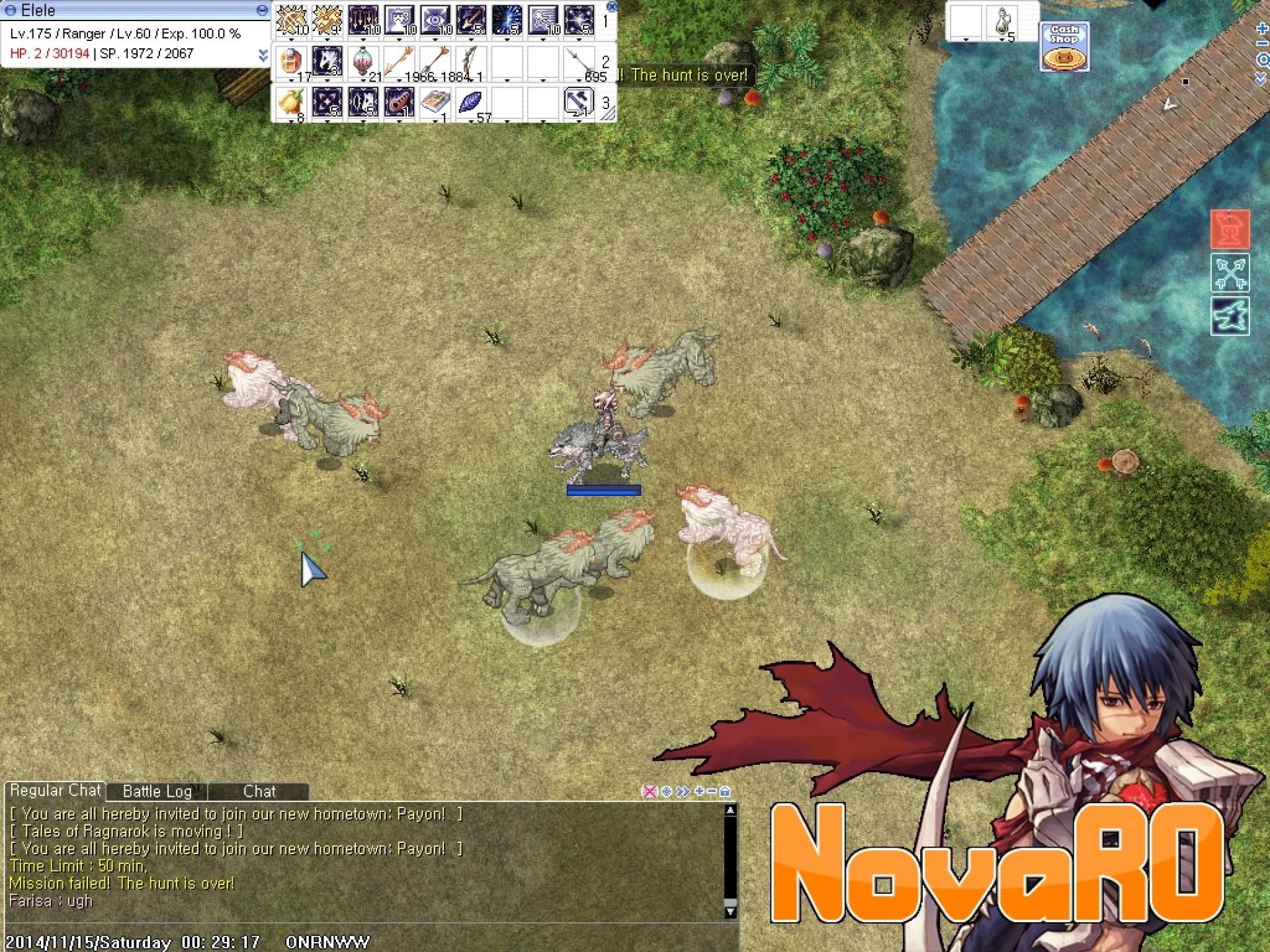Toggle the pink chat block icon above chatbox
Screen dimensions: 1270x952
coord(649,791)
